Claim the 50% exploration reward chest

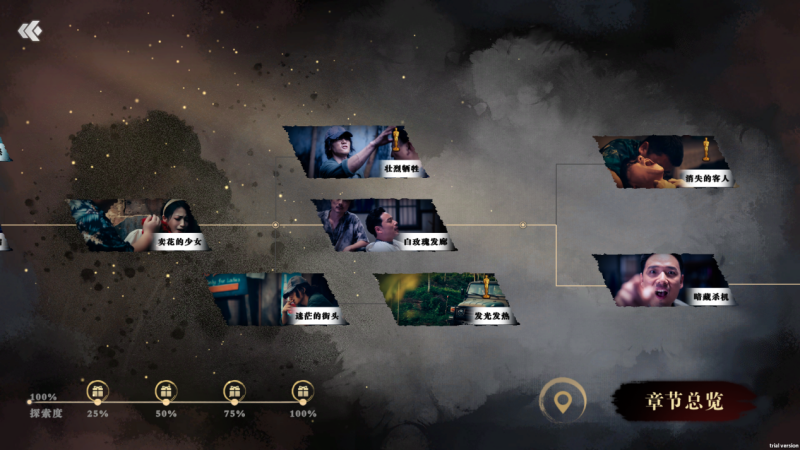[x=166, y=391]
